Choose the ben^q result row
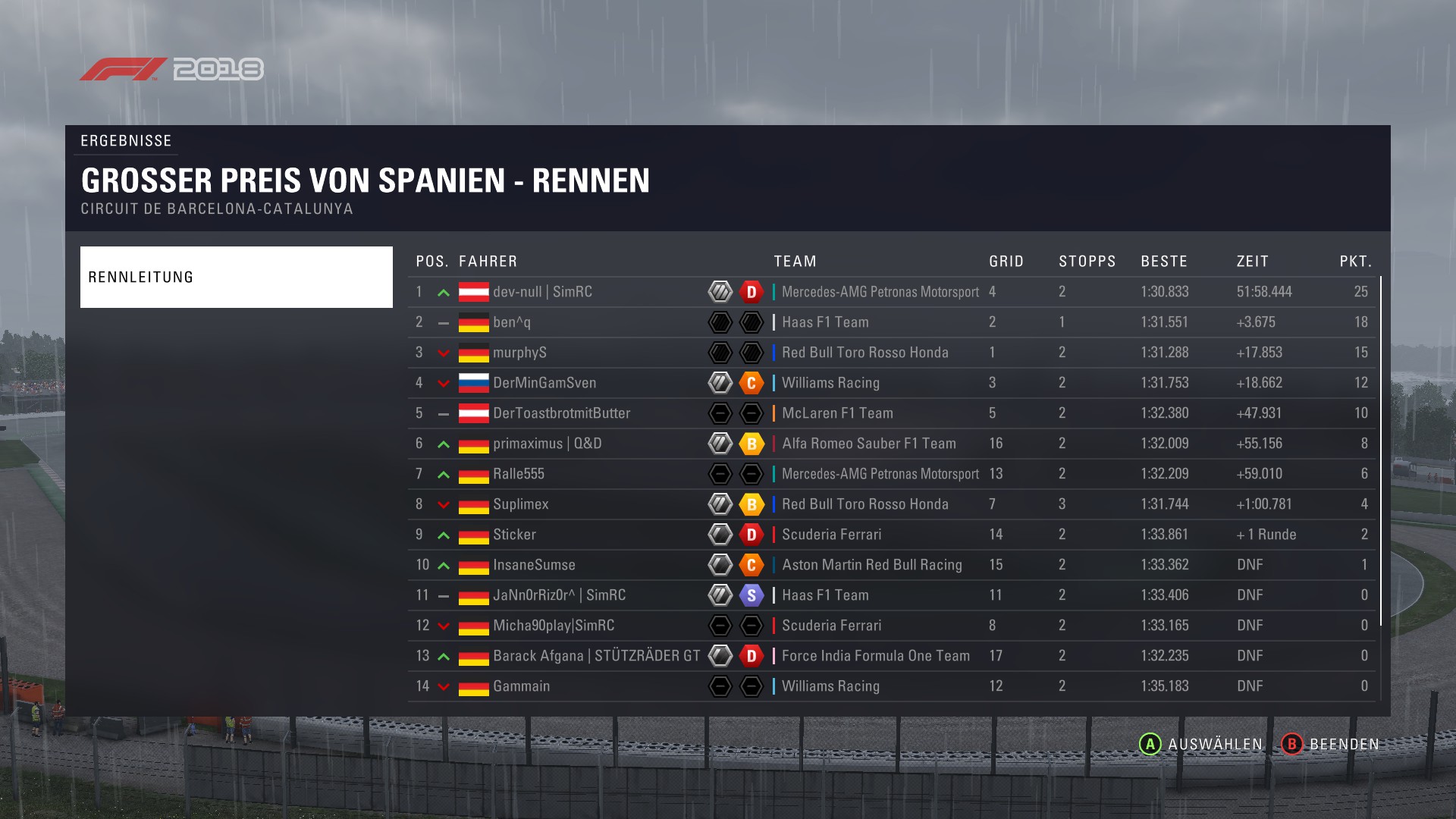Image resolution: width=1456 pixels, height=819 pixels. pyautogui.click(x=511, y=322)
